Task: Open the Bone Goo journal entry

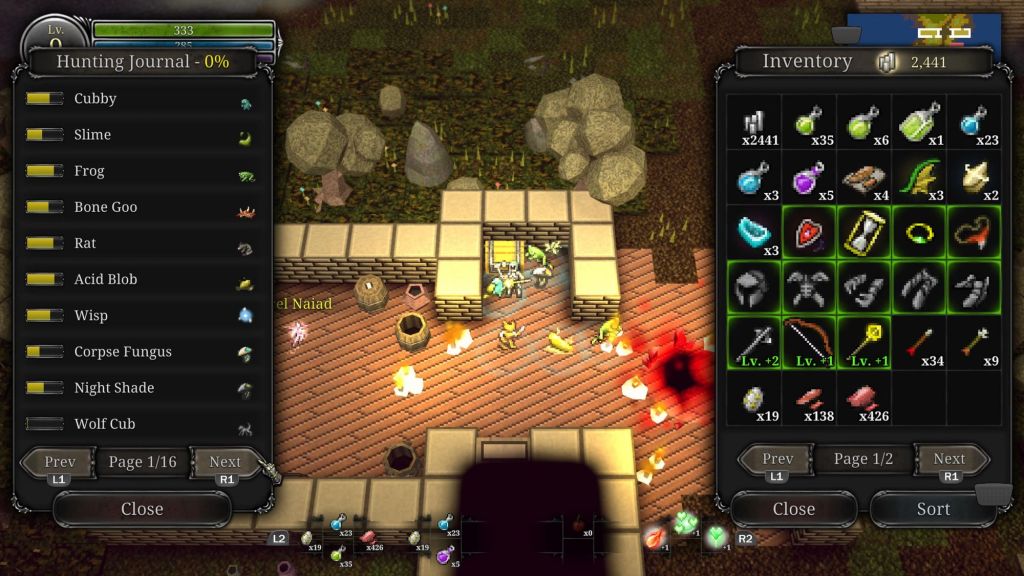Action: (140, 208)
